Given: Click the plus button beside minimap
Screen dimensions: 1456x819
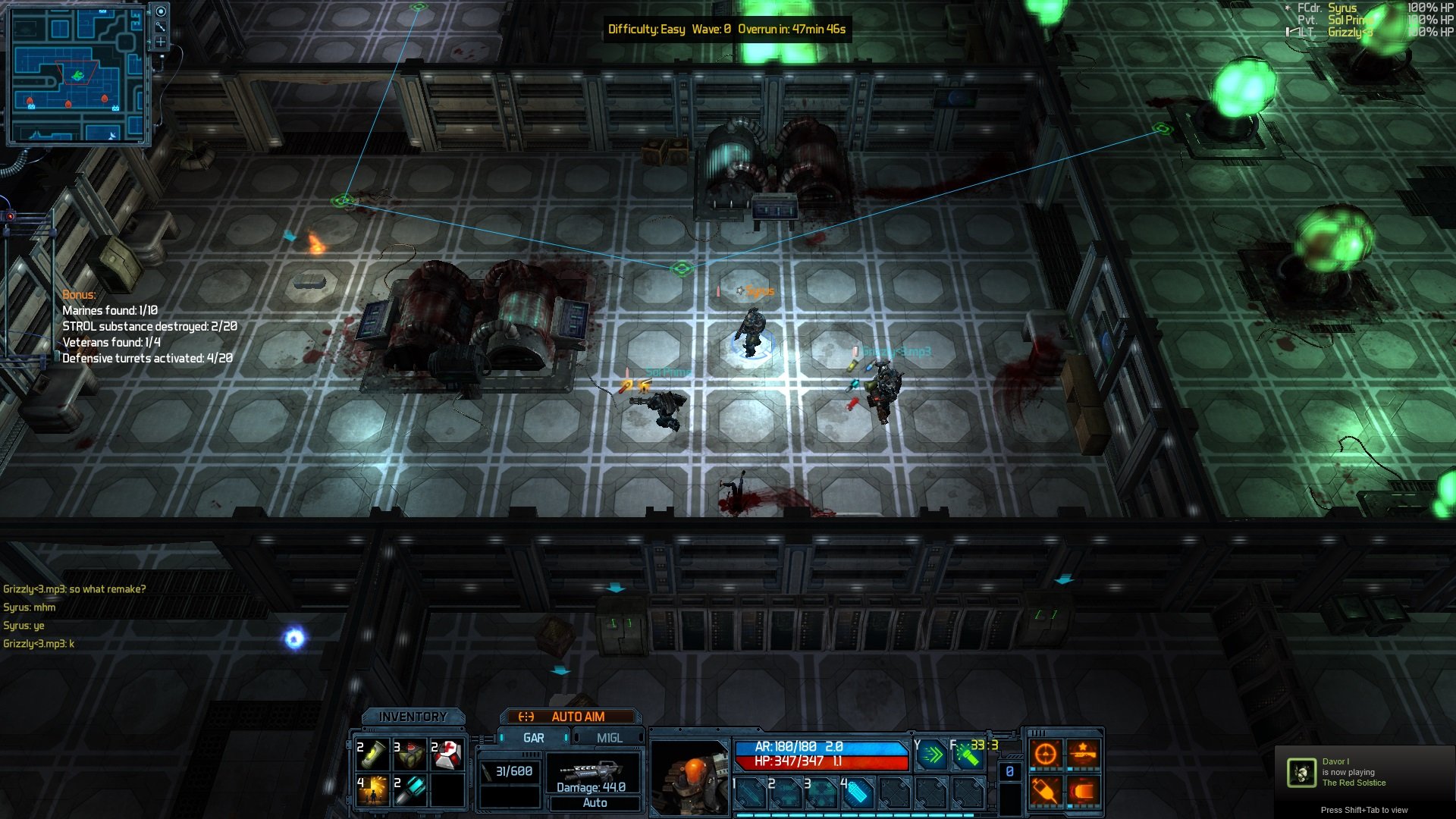Looking at the screenshot, I should click(x=161, y=42).
